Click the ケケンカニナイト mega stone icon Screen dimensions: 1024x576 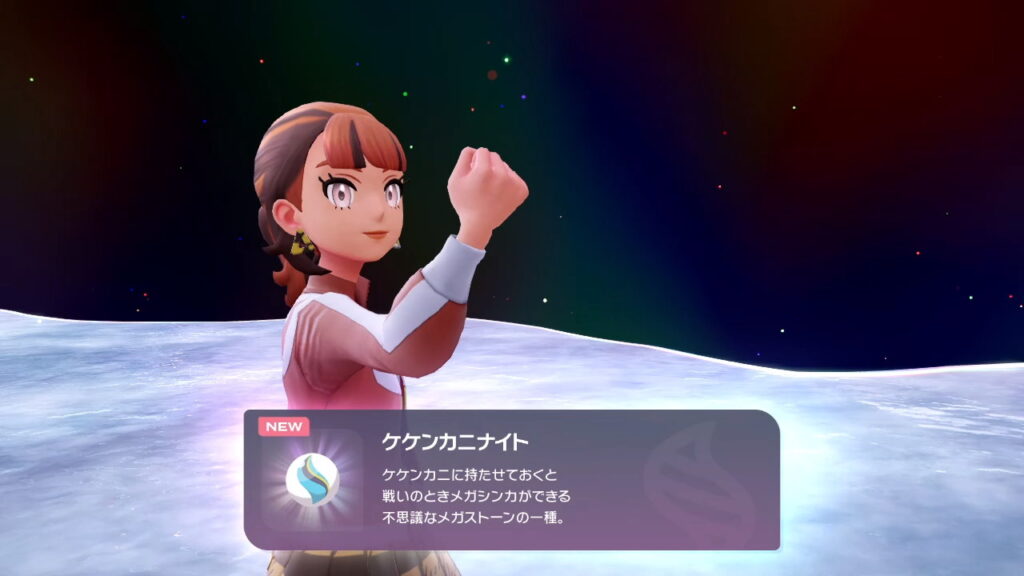click(312, 480)
